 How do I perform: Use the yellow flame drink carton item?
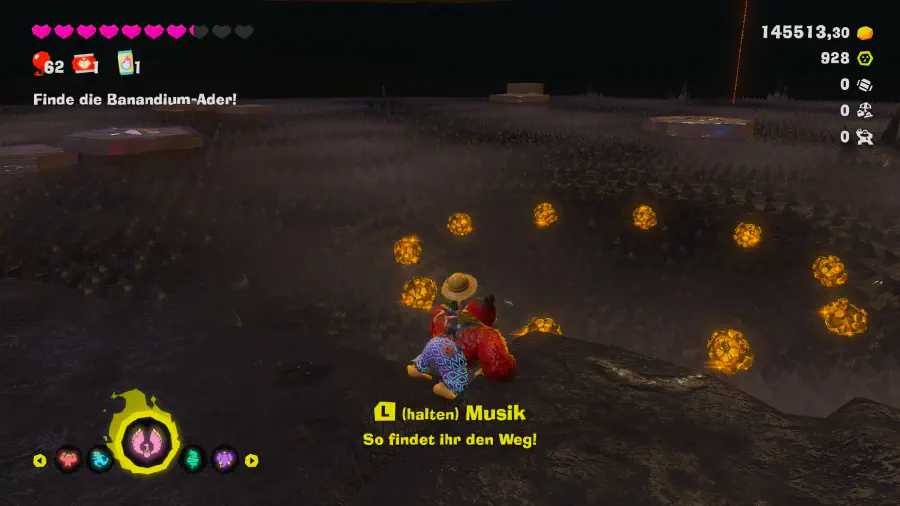(126, 64)
